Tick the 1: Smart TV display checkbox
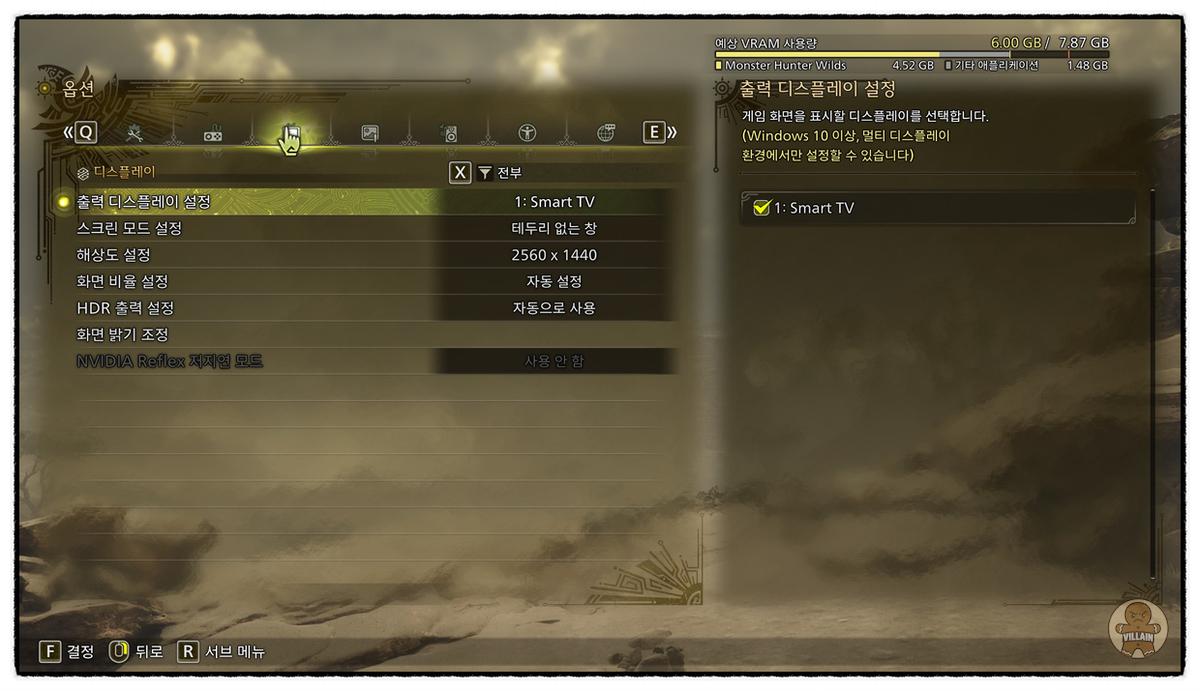 point(761,208)
